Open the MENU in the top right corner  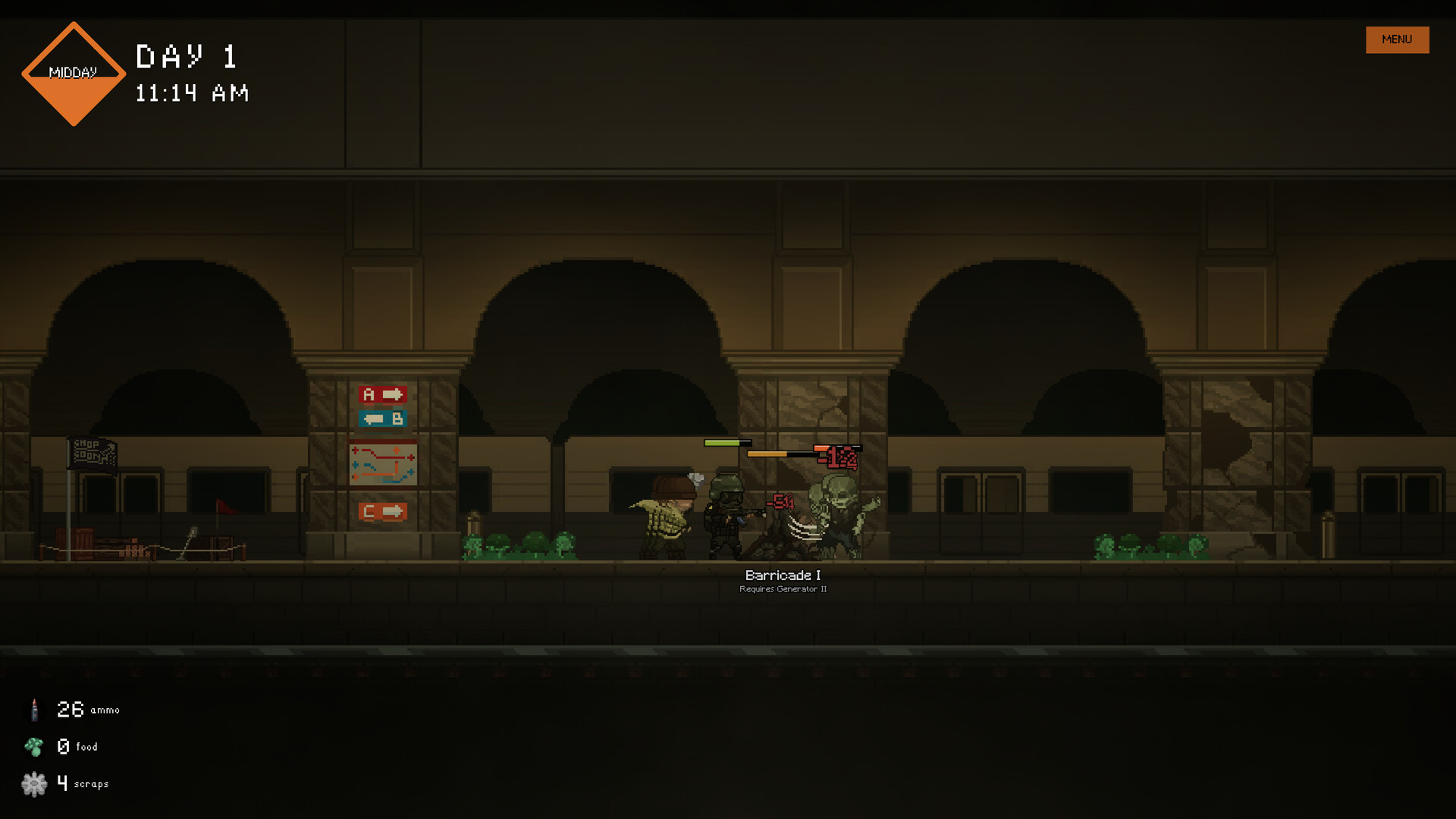tap(1397, 39)
